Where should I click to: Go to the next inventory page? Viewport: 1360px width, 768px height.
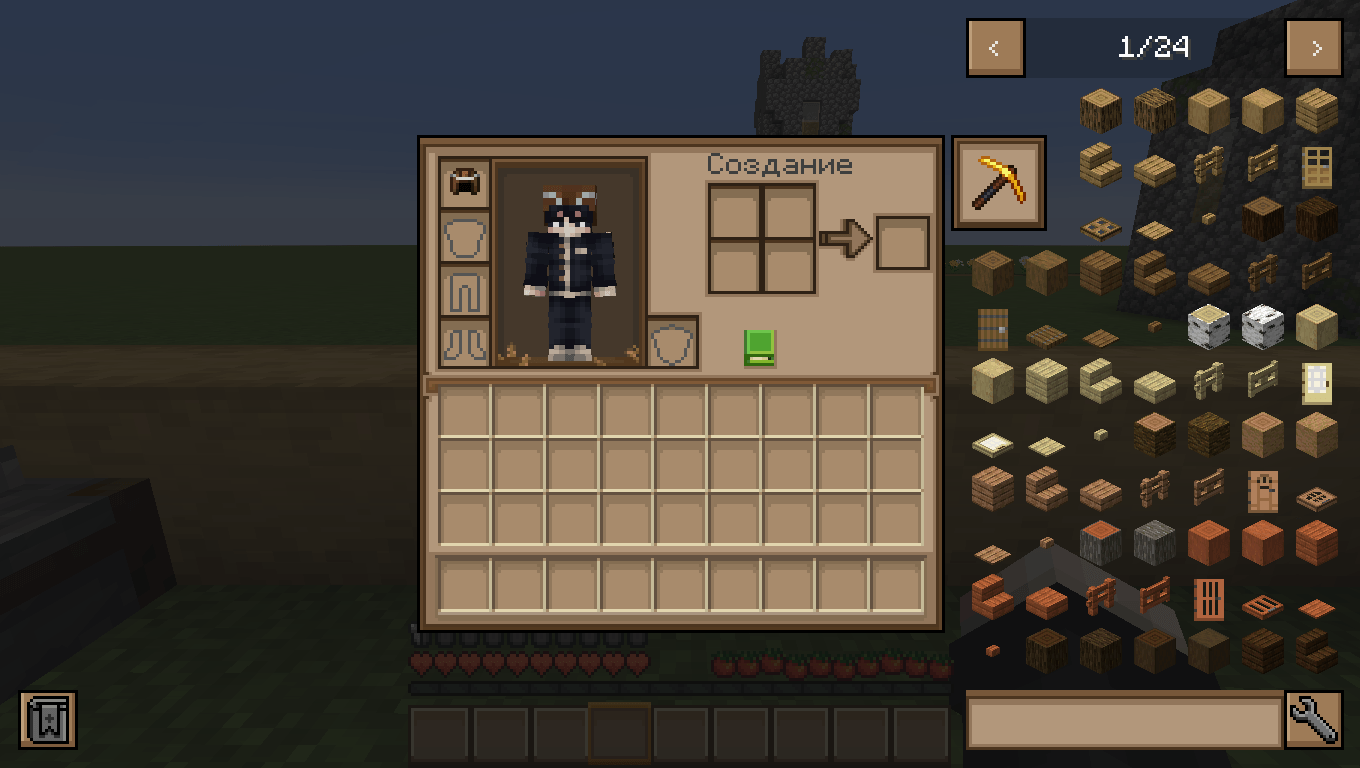[1313, 47]
